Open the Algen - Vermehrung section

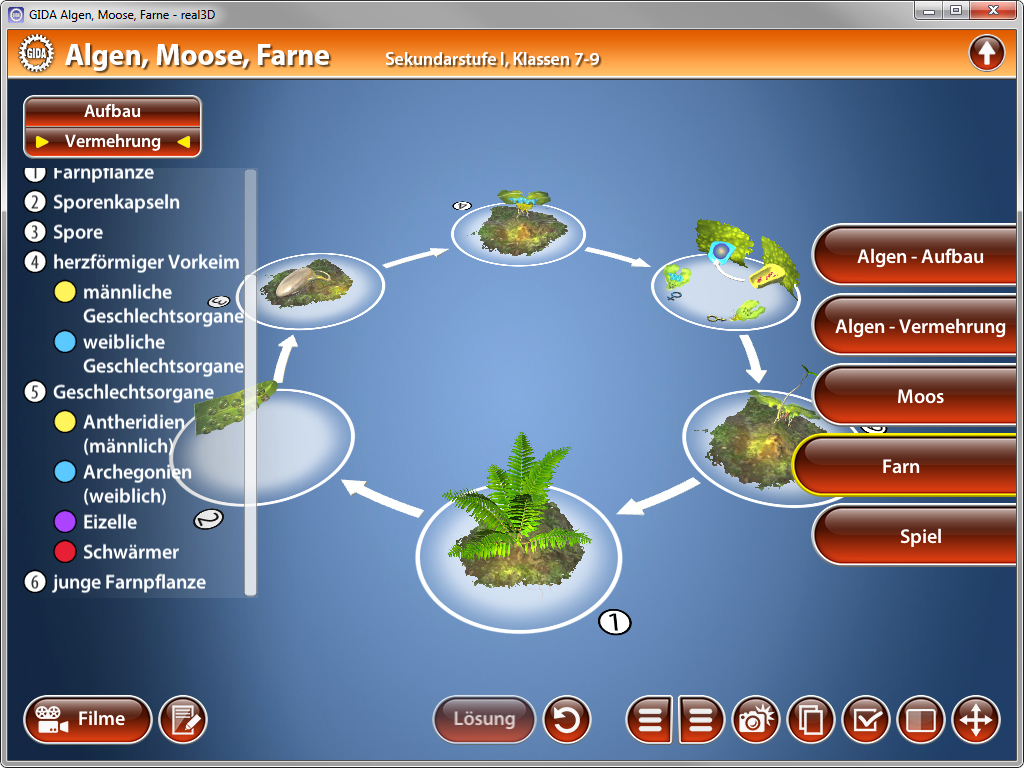pyautogui.click(x=919, y=327)
